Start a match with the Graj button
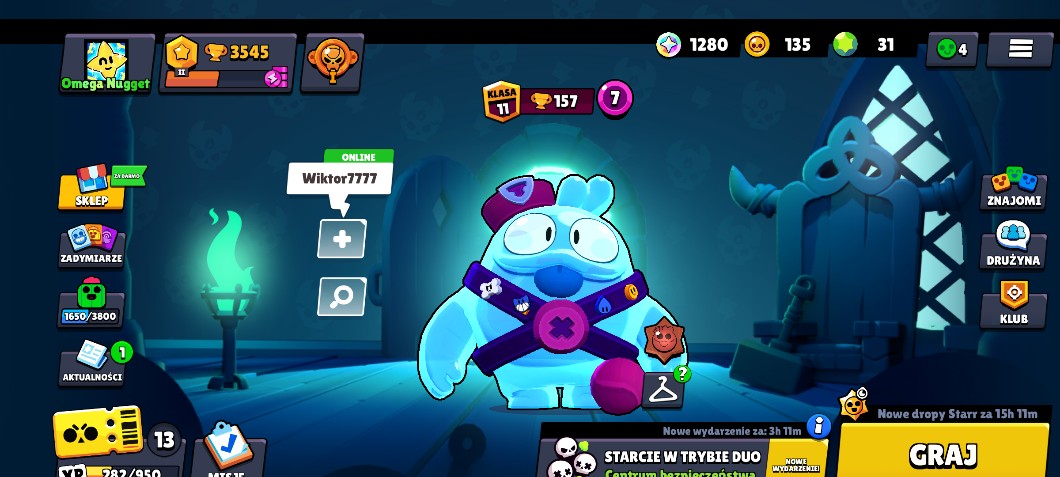Screen dimensions: 1060x477 click(x=942, y=453)
